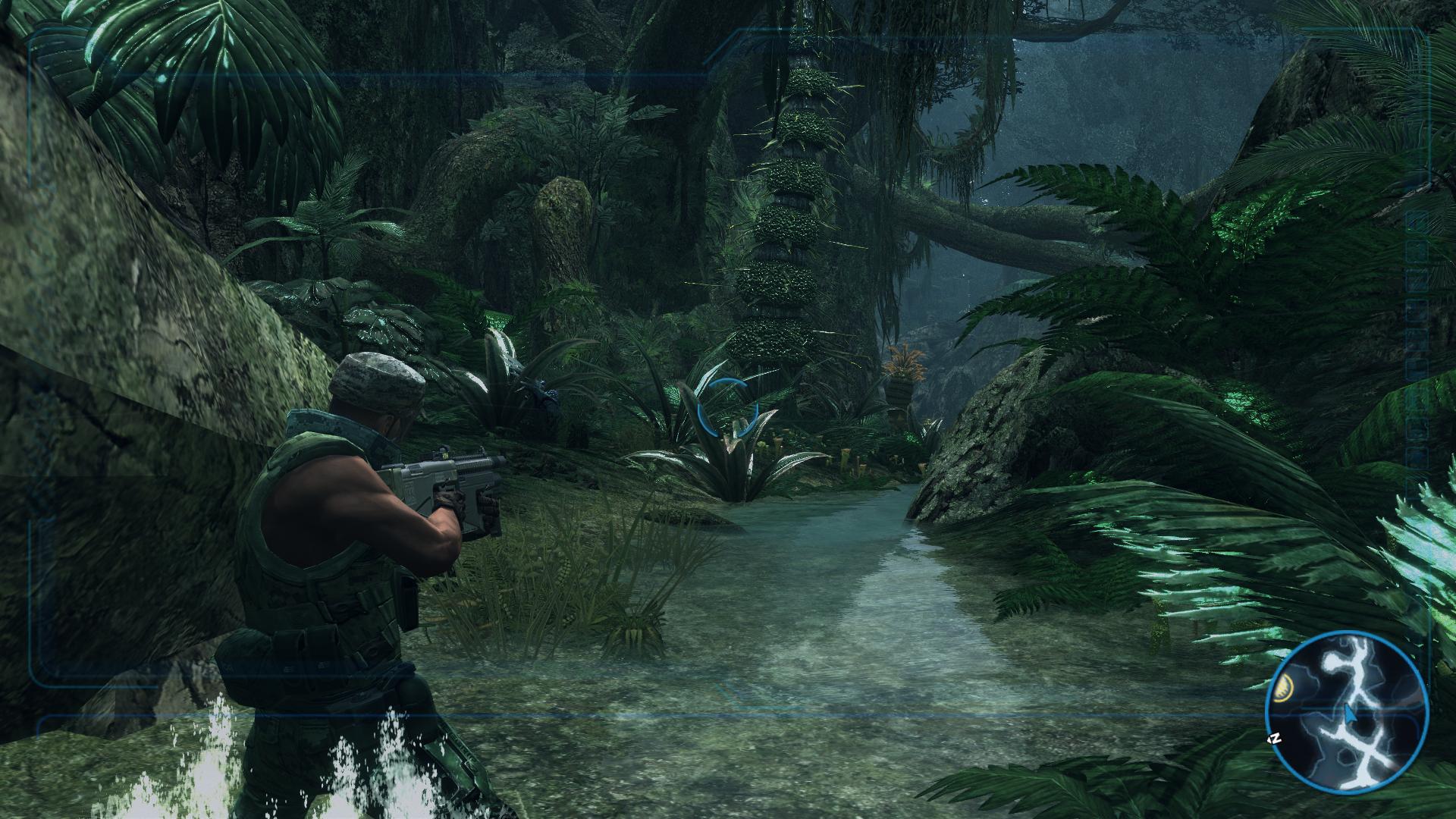Click the N compass indicator beside minimap

pos(1276,738)
